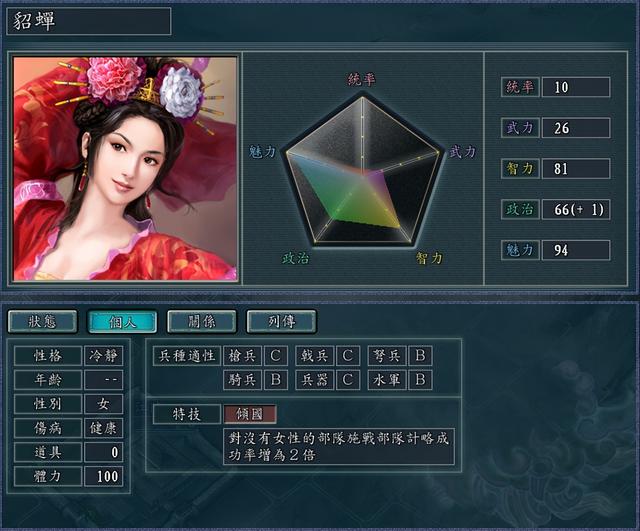Viewport: 640px width, 531px height.
Task: Open the 關係 tab
Action: coord(201,321)
